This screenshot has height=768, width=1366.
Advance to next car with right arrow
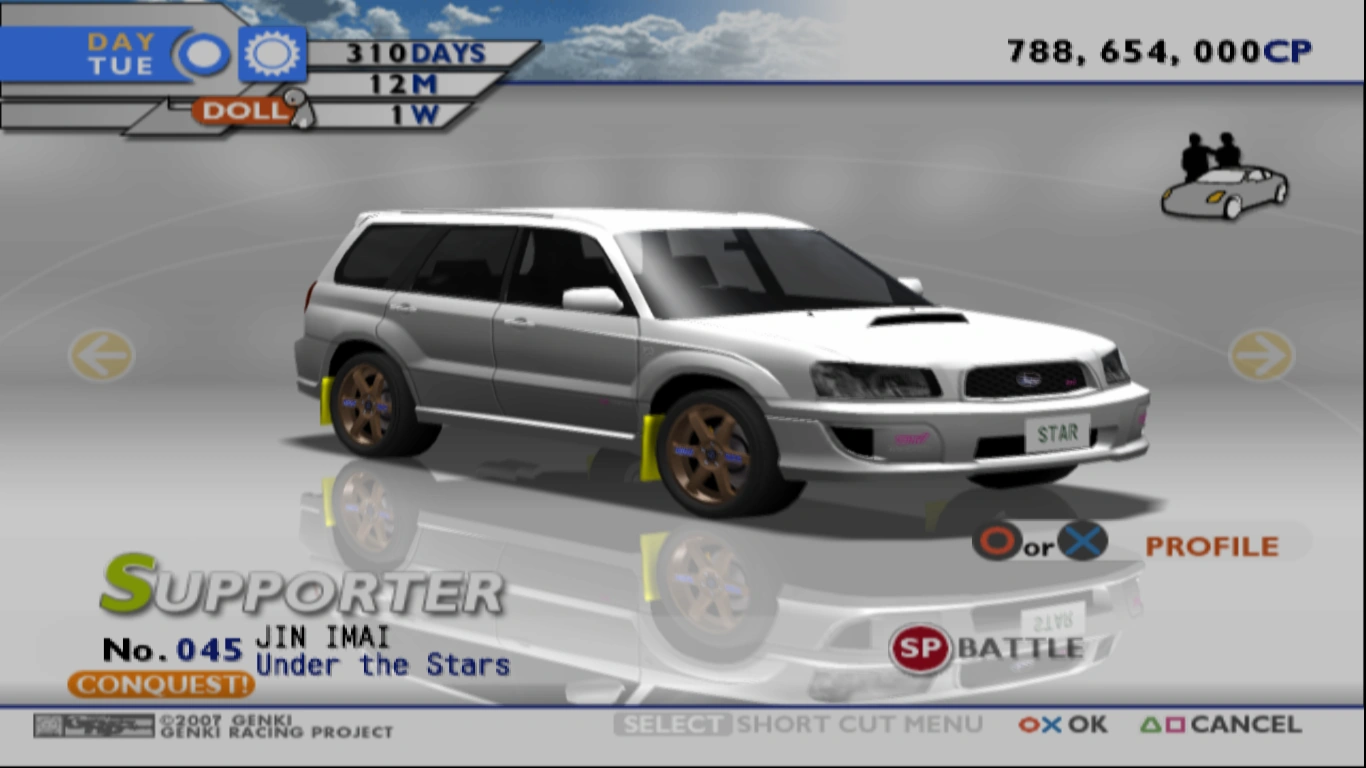(1262, 356)
